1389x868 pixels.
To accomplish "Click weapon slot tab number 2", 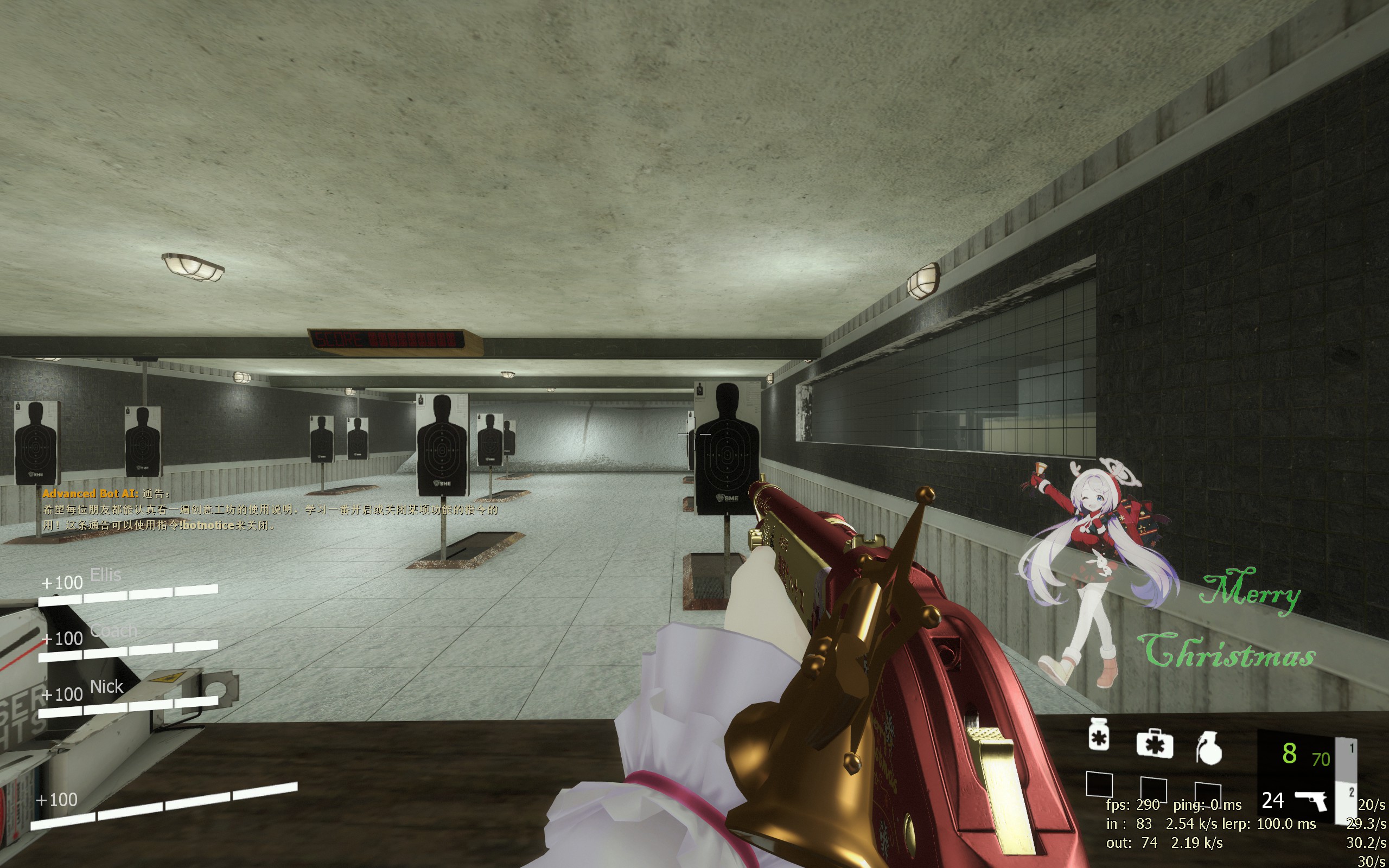I will 1351,792.
